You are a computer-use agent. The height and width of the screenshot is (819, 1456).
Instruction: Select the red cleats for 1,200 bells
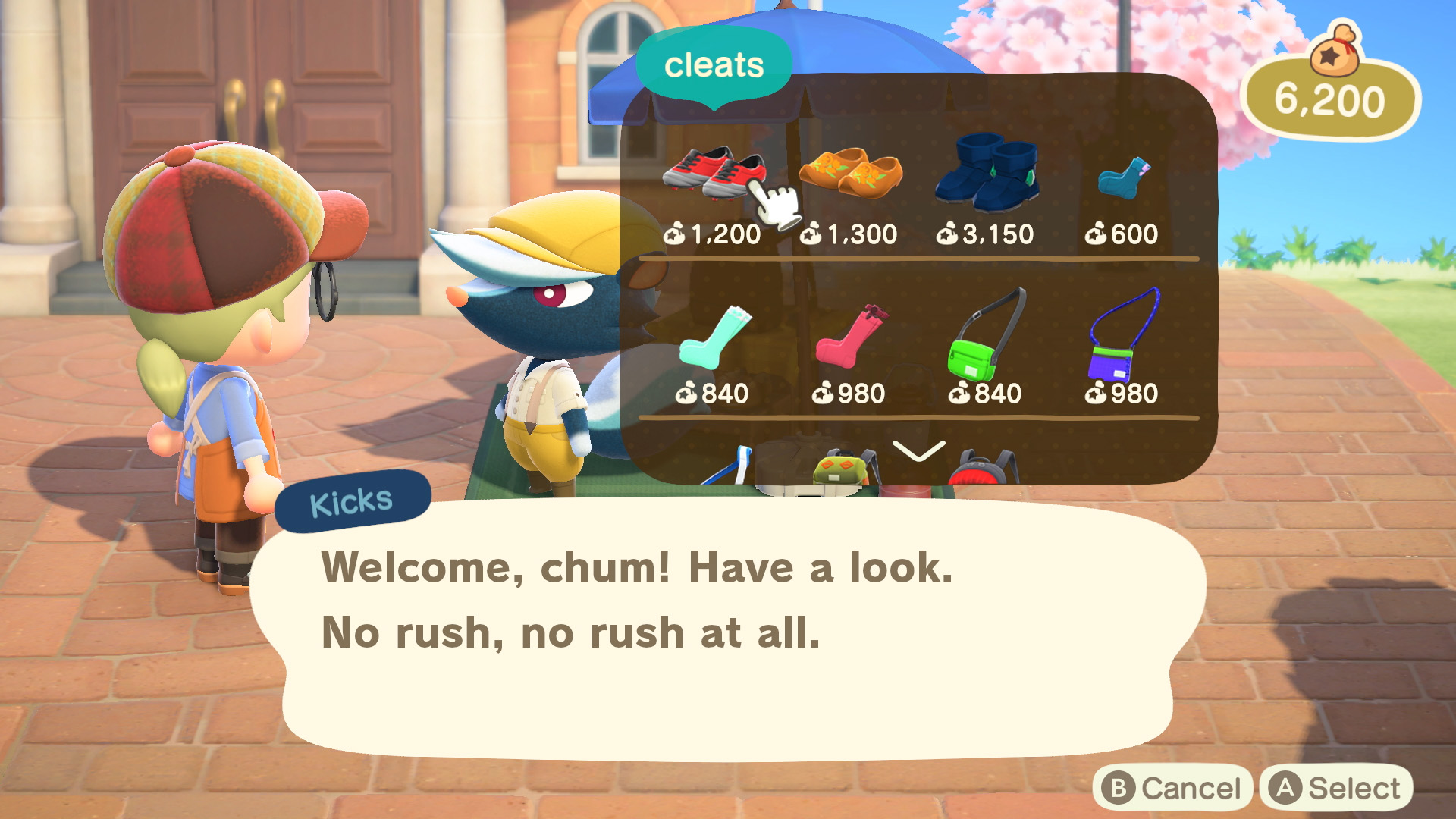tap(713, 174)
